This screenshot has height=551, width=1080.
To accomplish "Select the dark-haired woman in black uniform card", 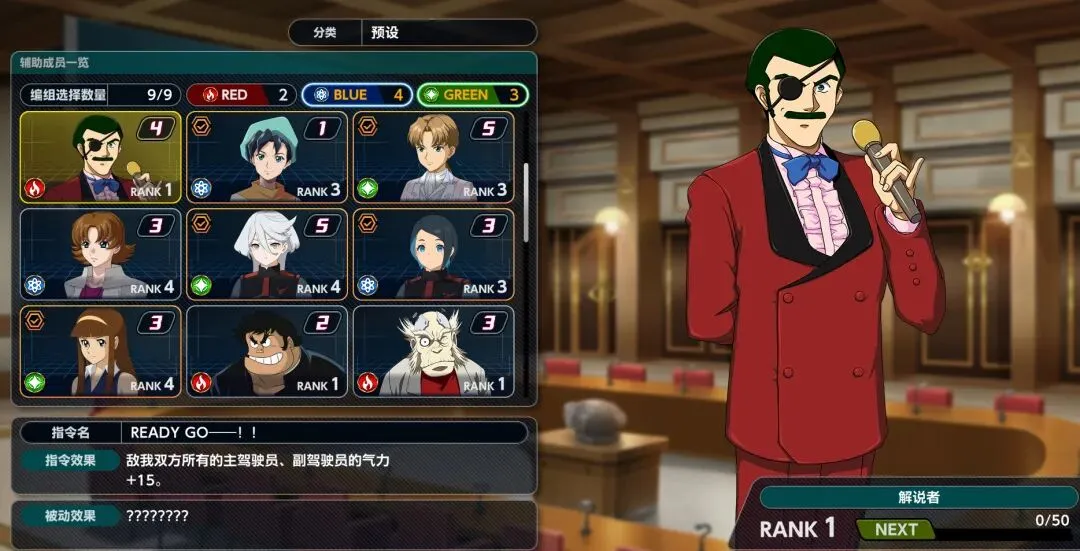I will pyautogui.click(x=433, y=254).
